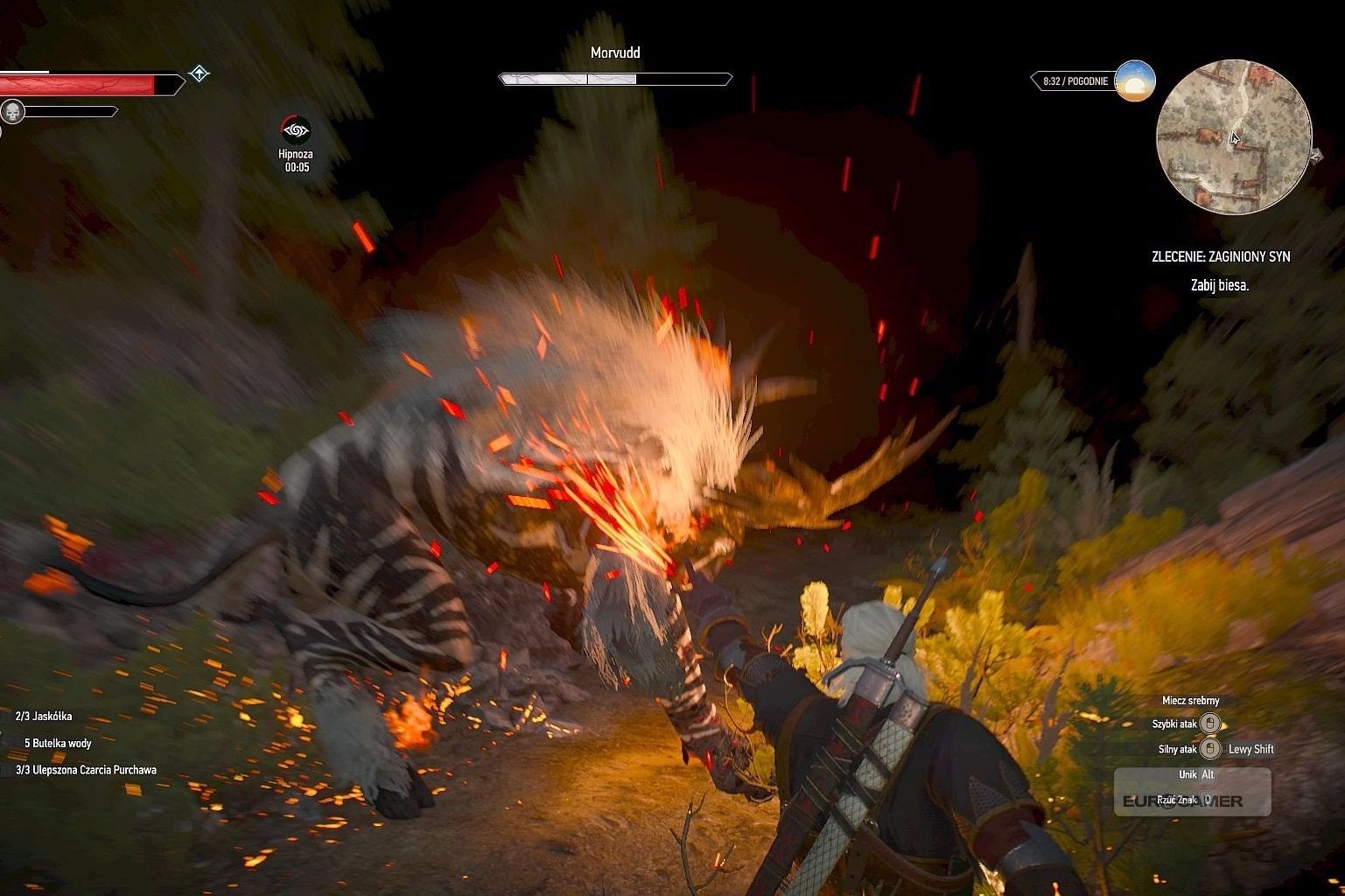Click the skull toxicity icon
Viewport: 1345px width, 896px height.
[12, 111]
